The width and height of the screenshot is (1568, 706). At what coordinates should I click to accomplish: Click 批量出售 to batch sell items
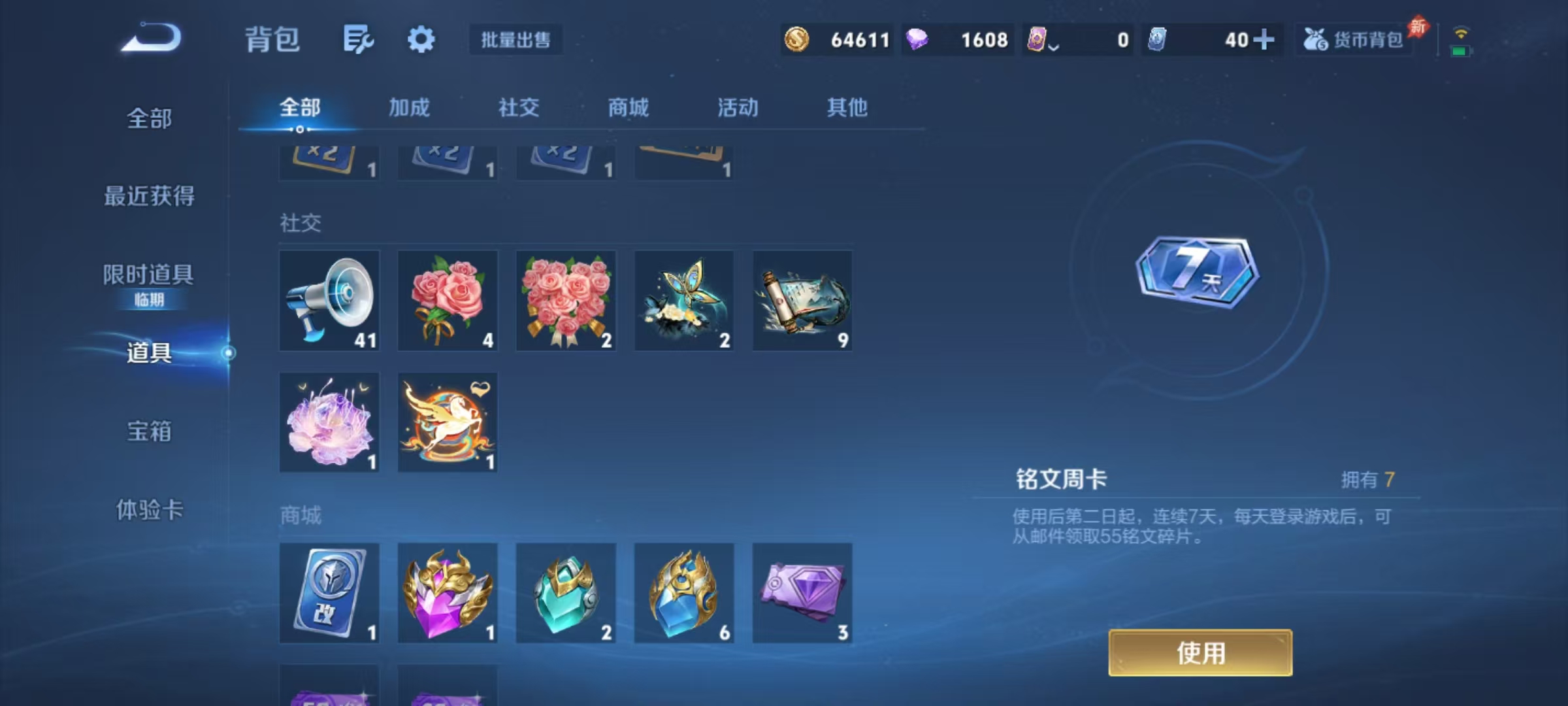point(515,40)
